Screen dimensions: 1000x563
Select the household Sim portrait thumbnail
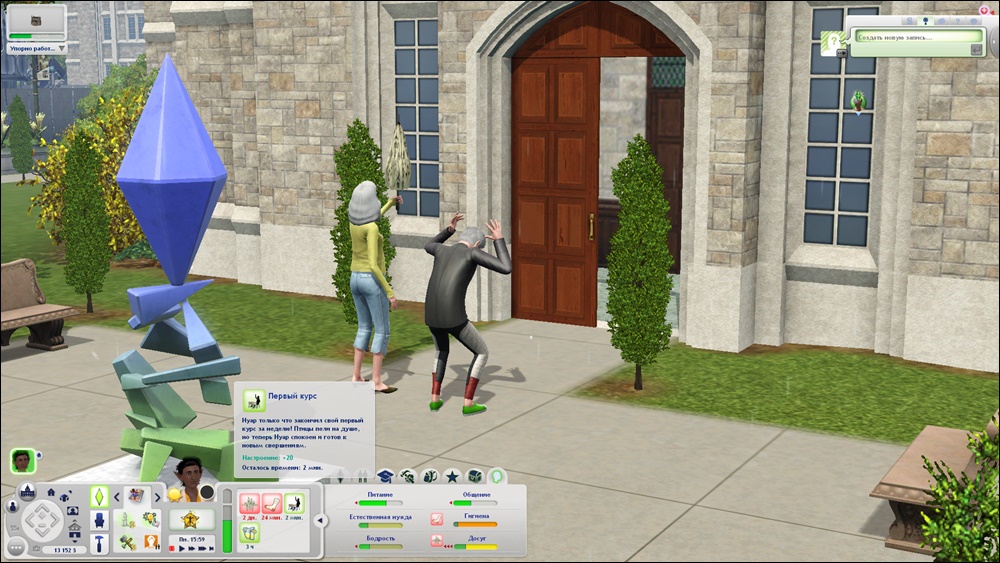click(x=22, y=460)
